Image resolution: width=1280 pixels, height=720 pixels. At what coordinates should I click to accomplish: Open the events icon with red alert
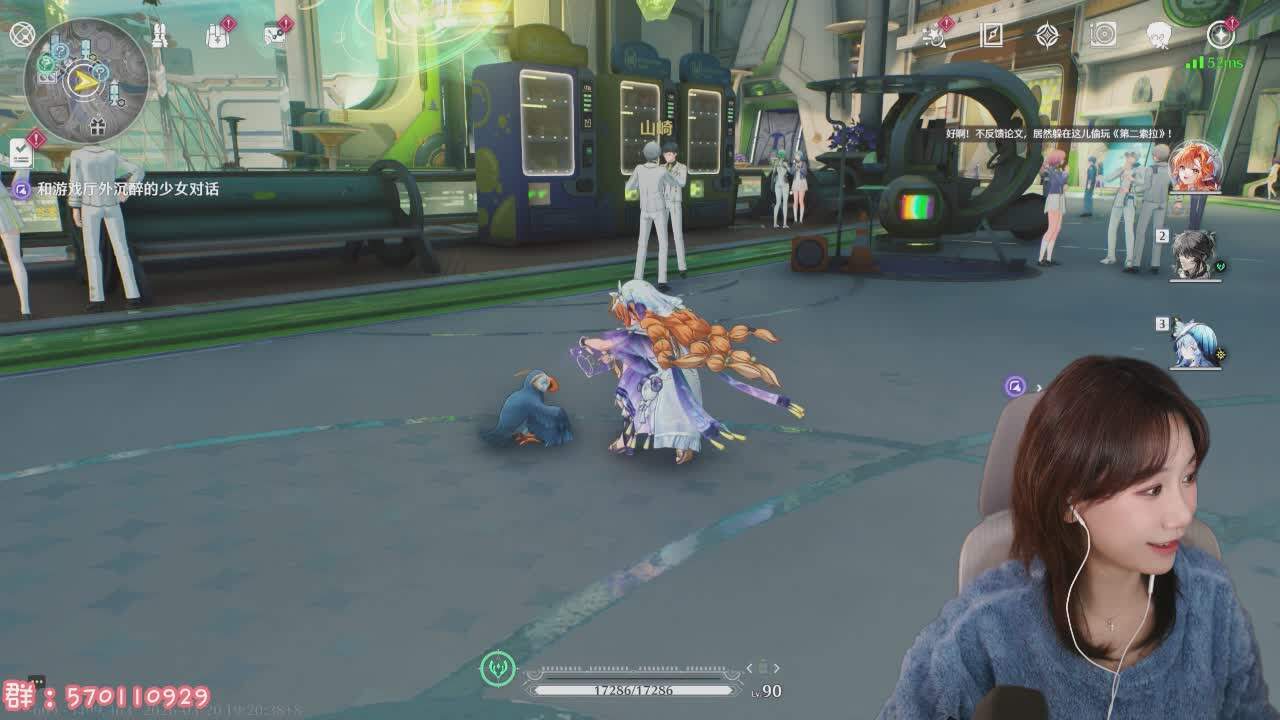pos(935,36)
